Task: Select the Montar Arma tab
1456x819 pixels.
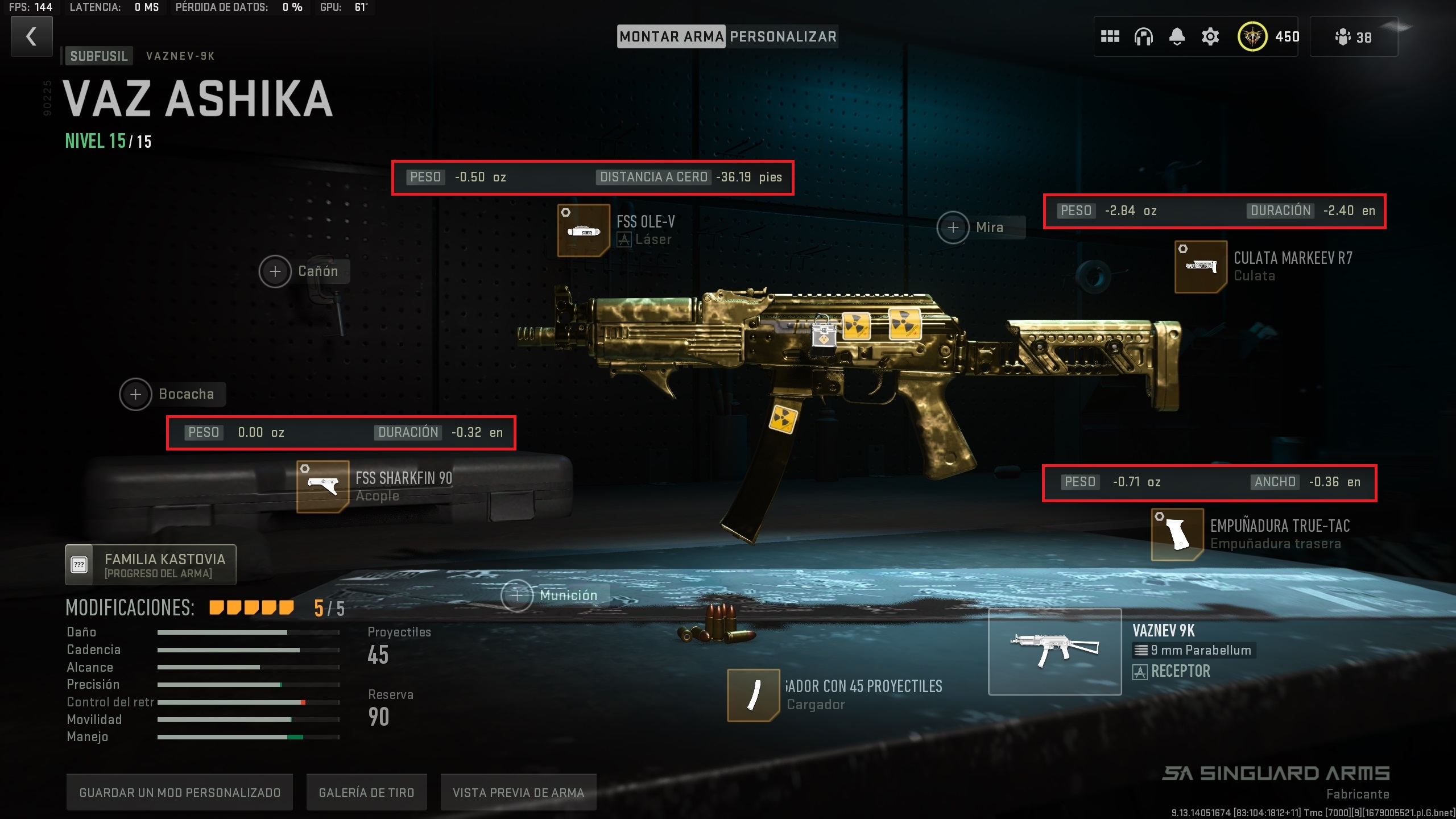Action: (x=671, y=36)
